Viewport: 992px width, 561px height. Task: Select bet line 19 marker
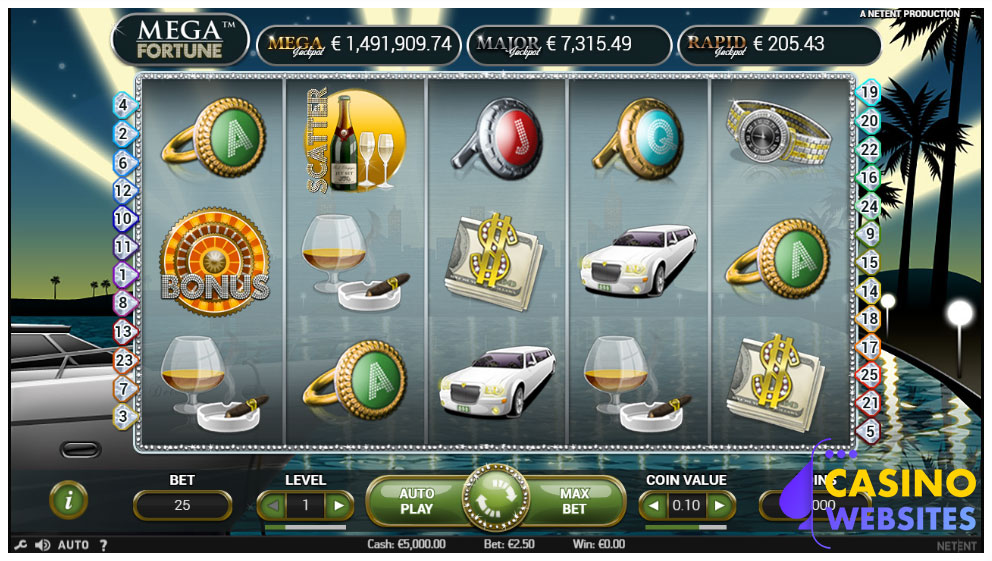(x=870, y=93)
